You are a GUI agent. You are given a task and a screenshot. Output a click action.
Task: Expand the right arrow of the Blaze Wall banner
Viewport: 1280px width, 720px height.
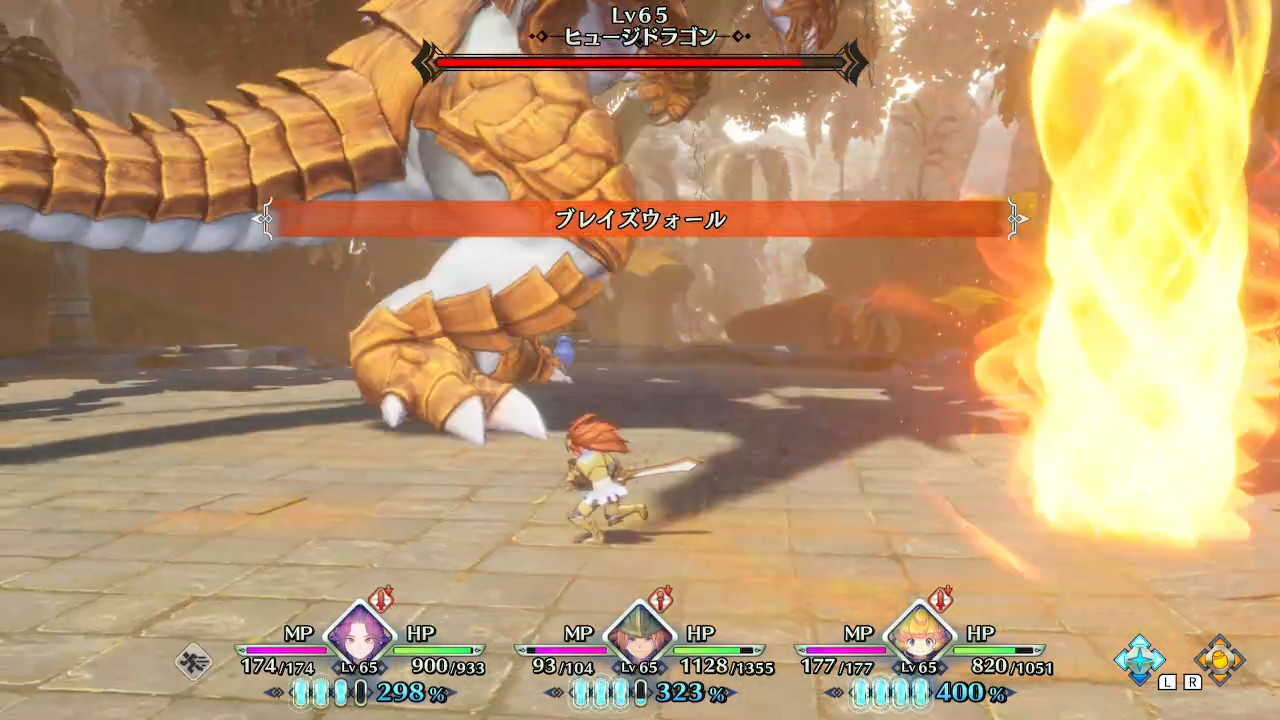pos(1015,218)
